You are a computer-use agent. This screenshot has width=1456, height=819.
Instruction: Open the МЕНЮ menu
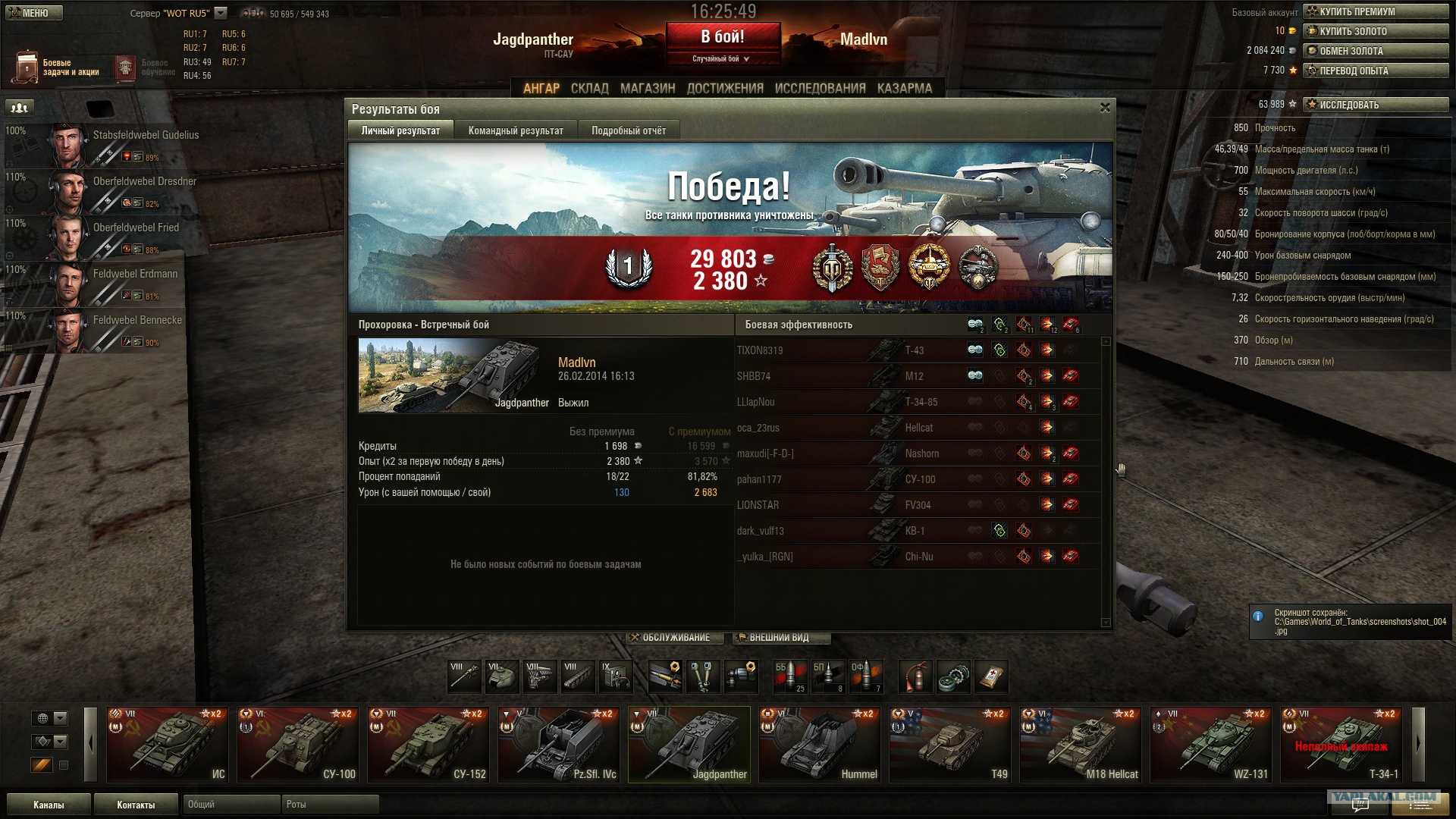point(33,13)
